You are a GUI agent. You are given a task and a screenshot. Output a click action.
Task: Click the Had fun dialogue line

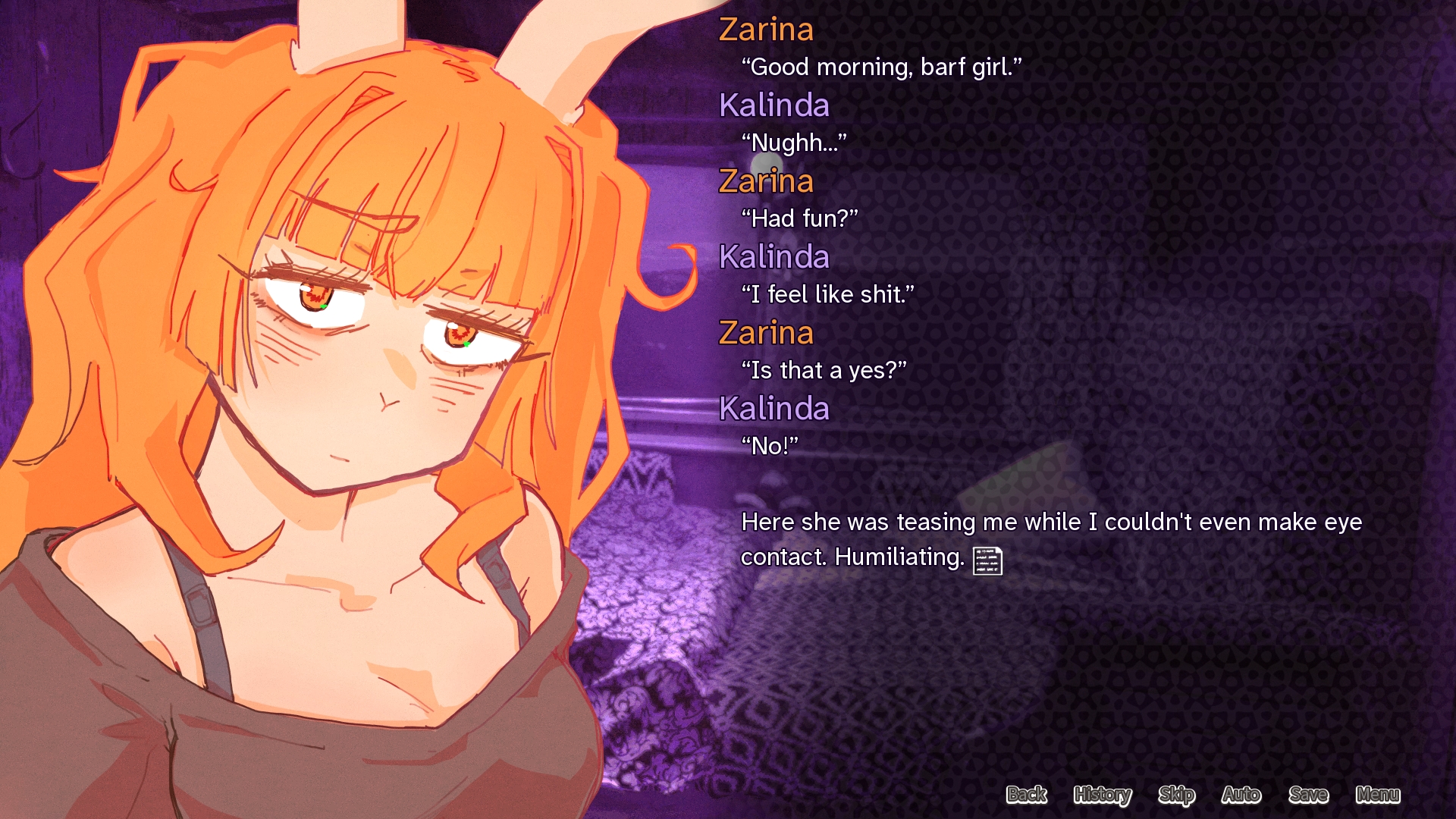(800, 218)
